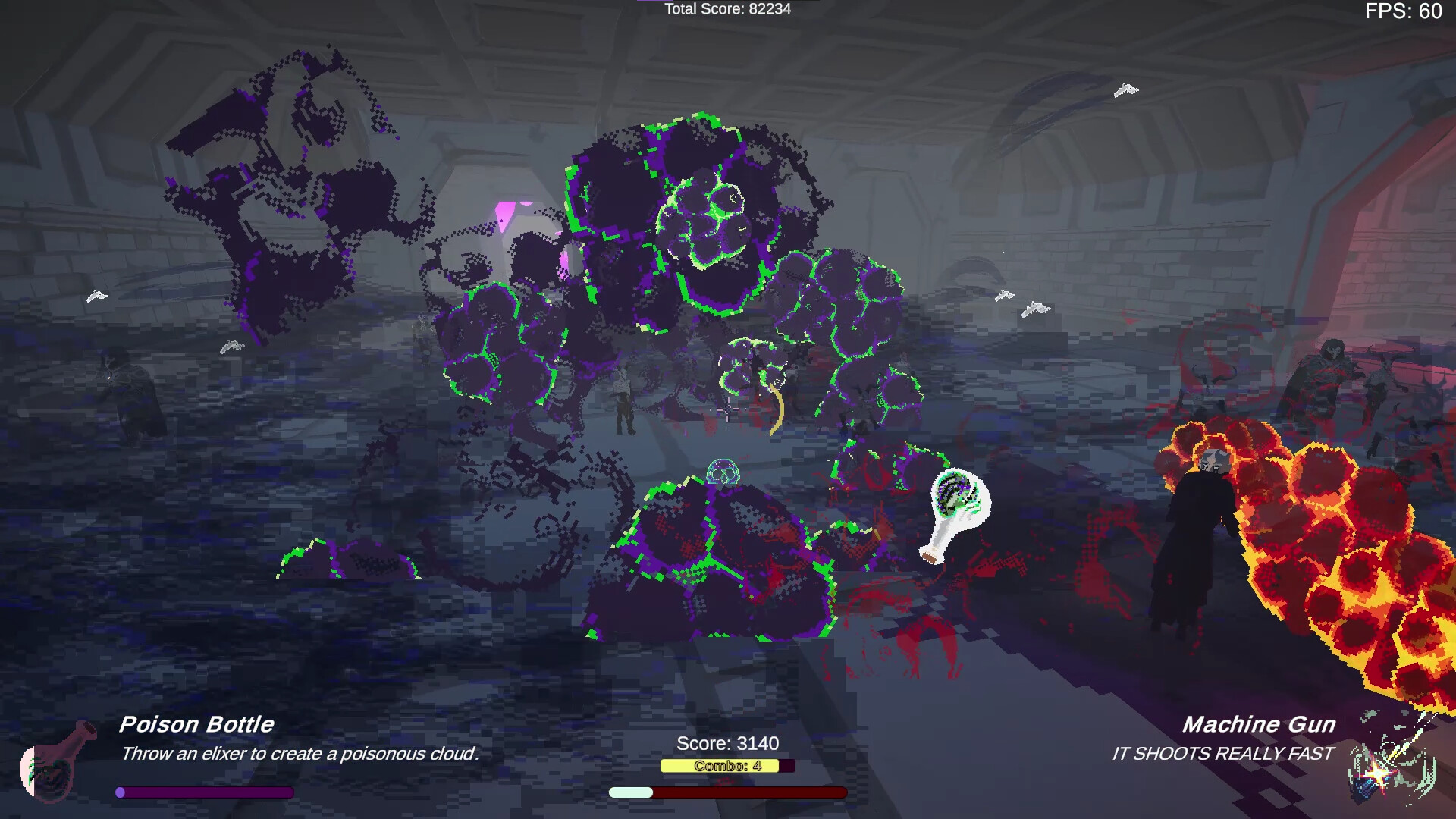Open the Machine Gun tab in the HUD
This screenshot has height=819, width=1456.
[1260, 724]
